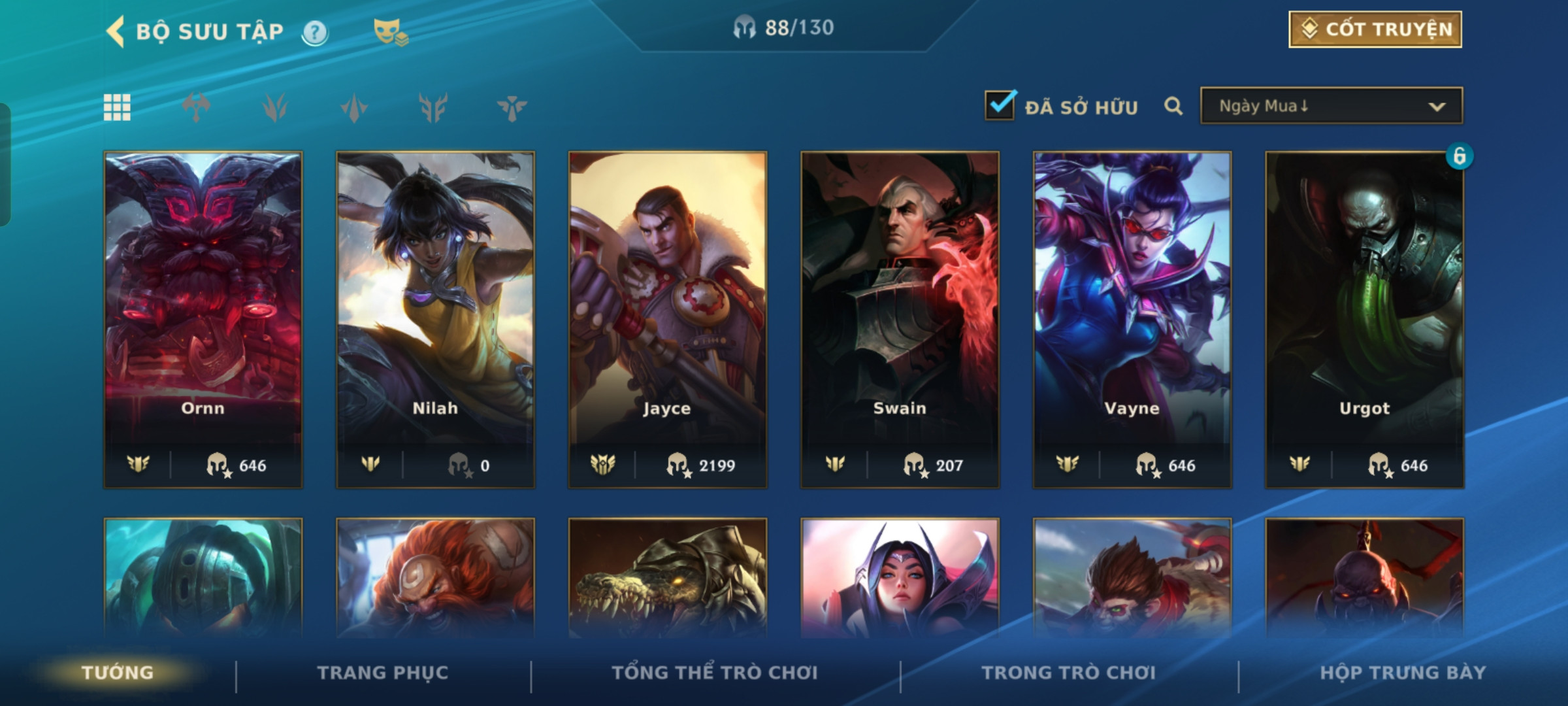1568x706 pixels.
Task: Switch to the Trang Phục tab
Action: (x=383, y=673)
